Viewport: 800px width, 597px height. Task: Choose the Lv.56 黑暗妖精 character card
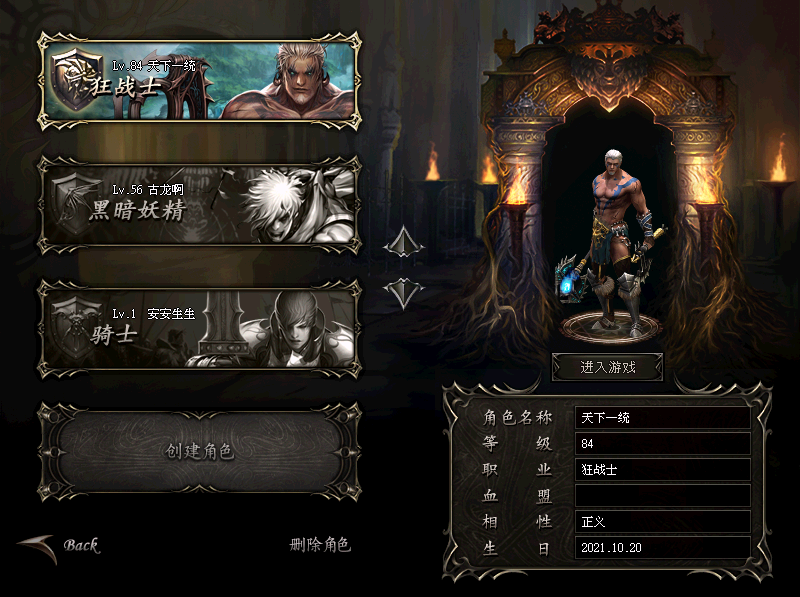pos(199,203)
